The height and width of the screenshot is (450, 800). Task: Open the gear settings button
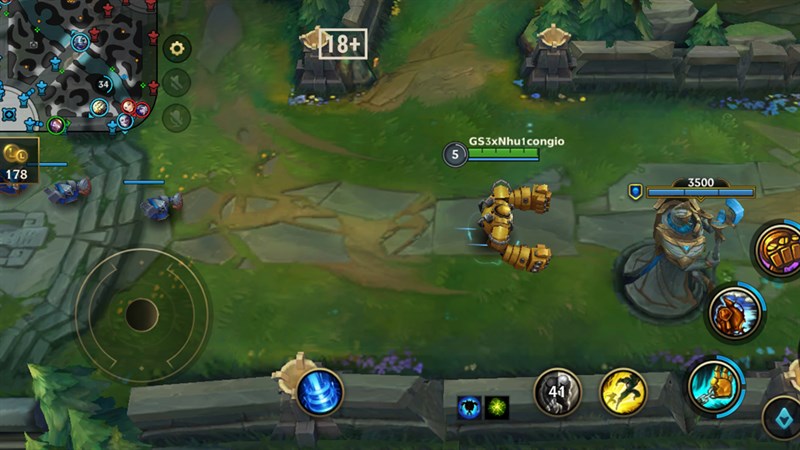177,48
